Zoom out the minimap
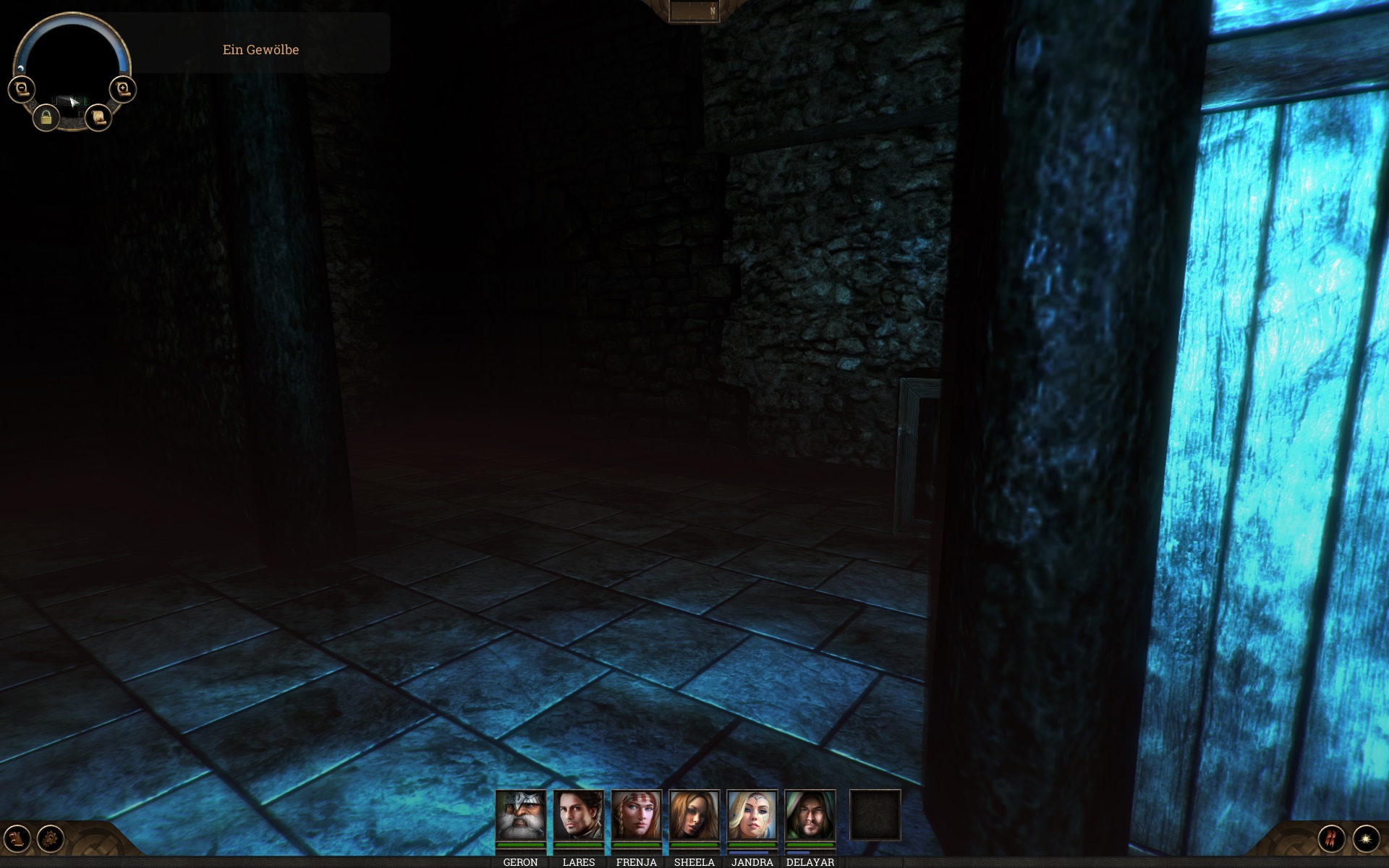 pos(22,89)
